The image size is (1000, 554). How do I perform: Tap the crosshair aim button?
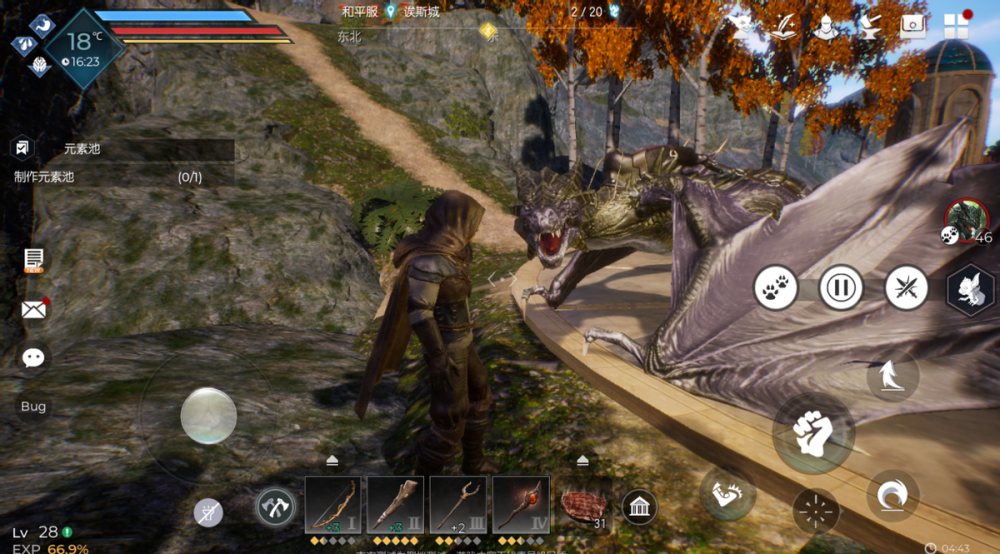point(816,511)
